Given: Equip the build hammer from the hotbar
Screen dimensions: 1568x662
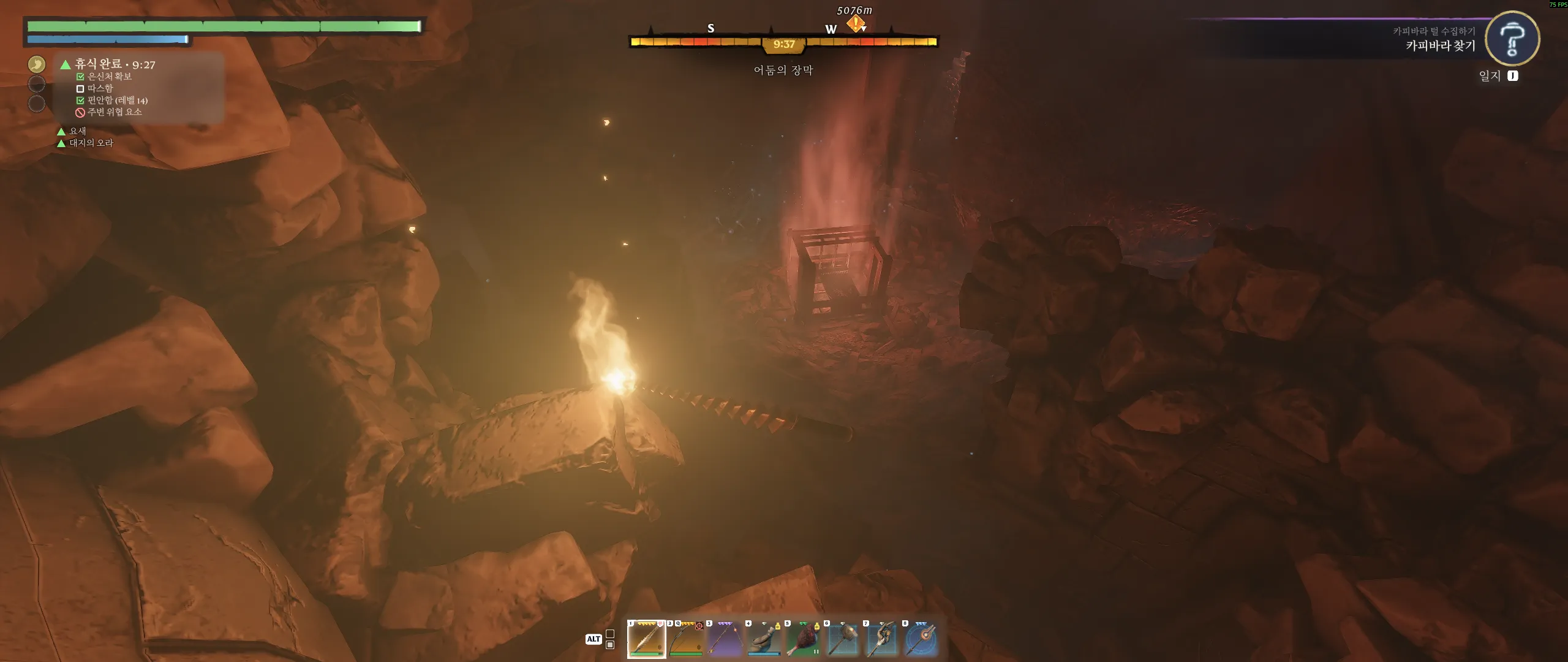Looking at the screenshot, I should coord(842,639).
